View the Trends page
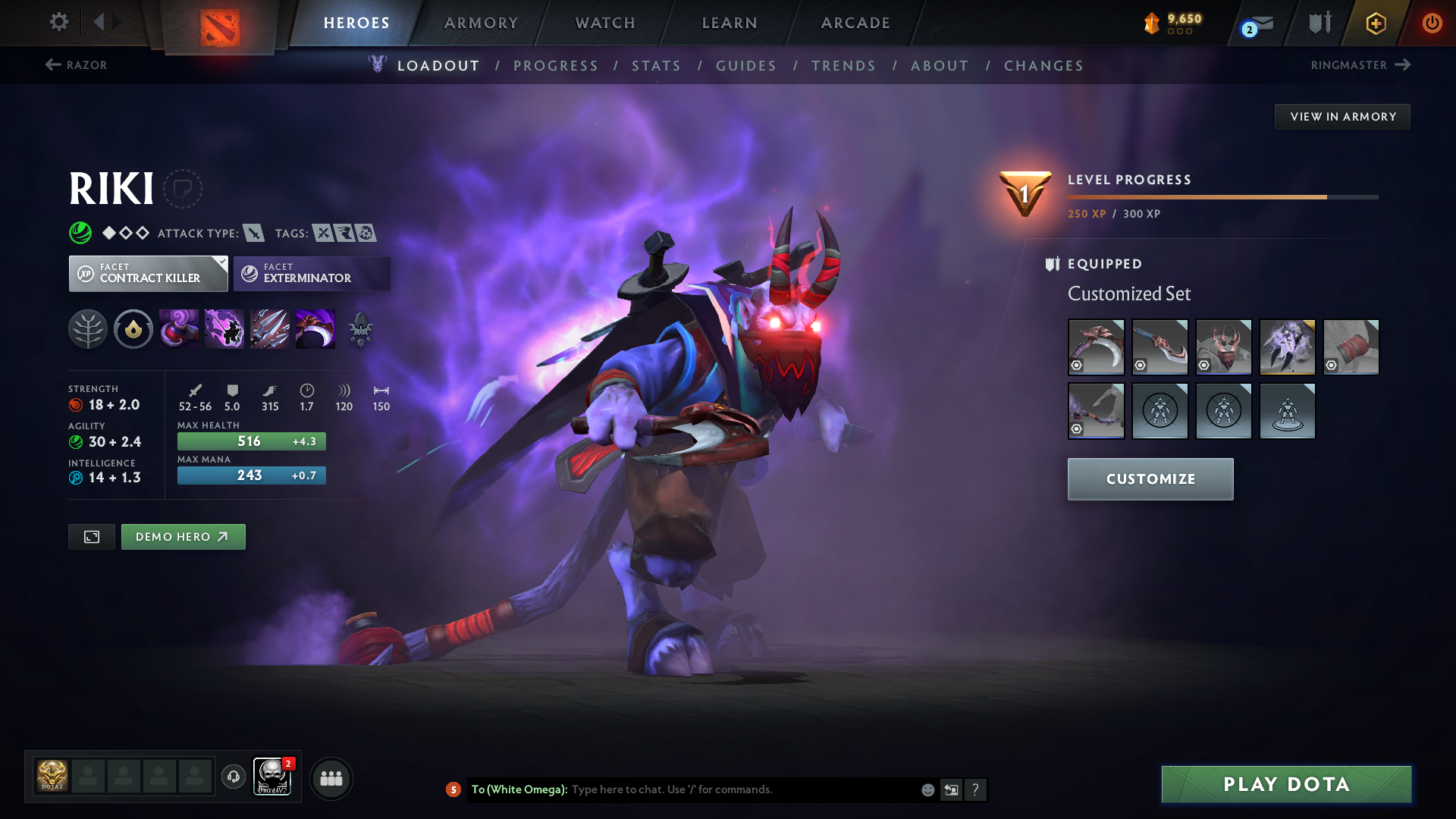The width and height of the screenshot is (1456, 819). [x=843, y=66]
